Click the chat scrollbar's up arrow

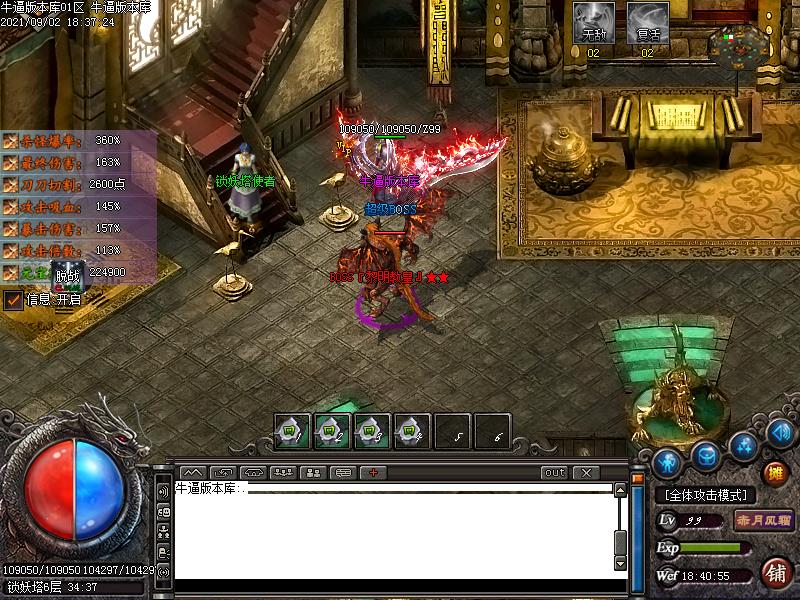point(620,490)
